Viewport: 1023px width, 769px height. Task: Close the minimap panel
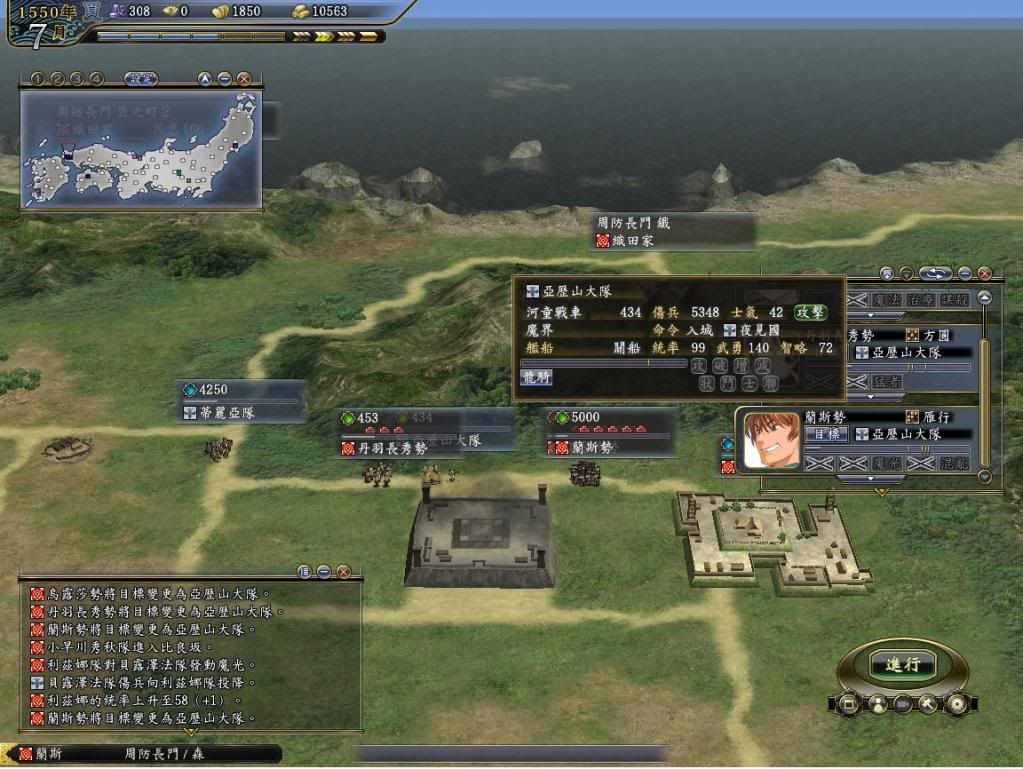[243, 78]
